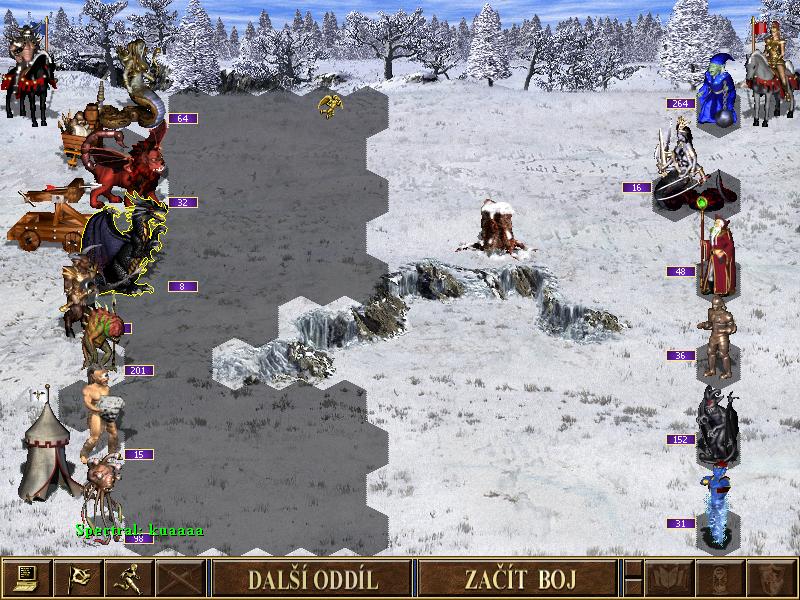Viewport: 800px width, 600px height.
Task: Select next unit with DALŠÍ ODDÍL
Action: [312, 578]
